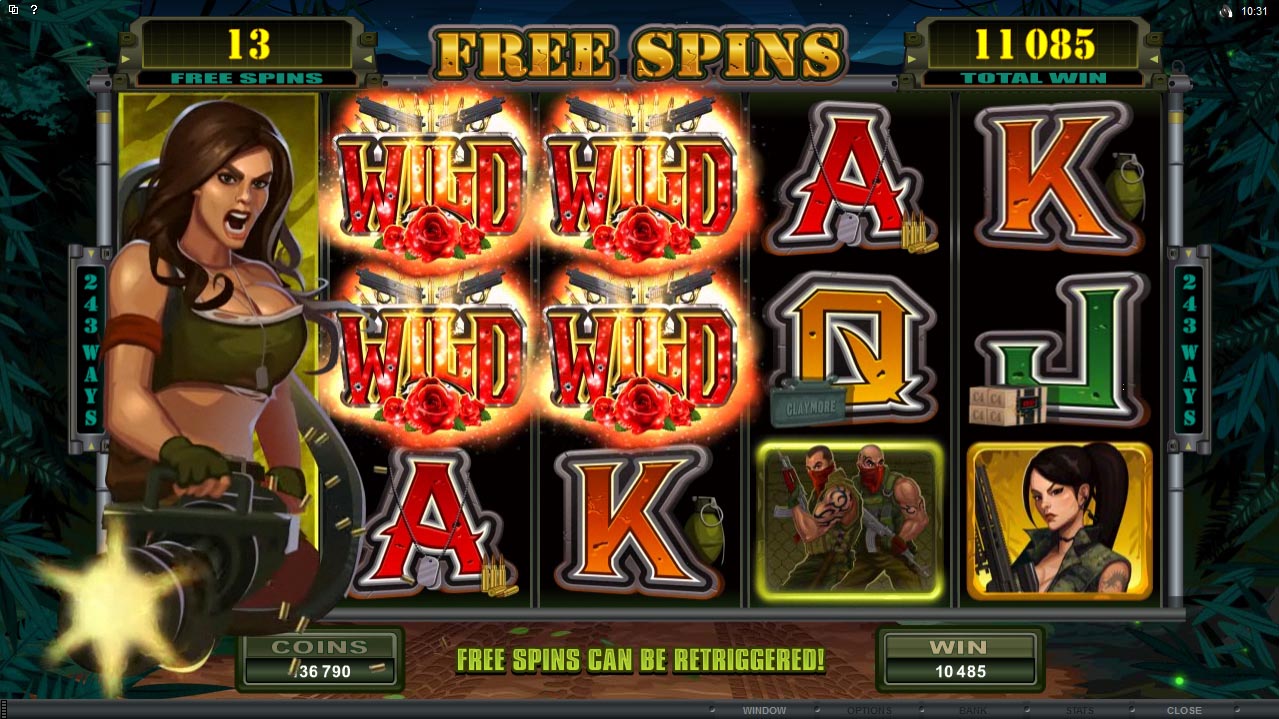
Task: Click the overlapping squares window mode icon
Action: (13, 10)
